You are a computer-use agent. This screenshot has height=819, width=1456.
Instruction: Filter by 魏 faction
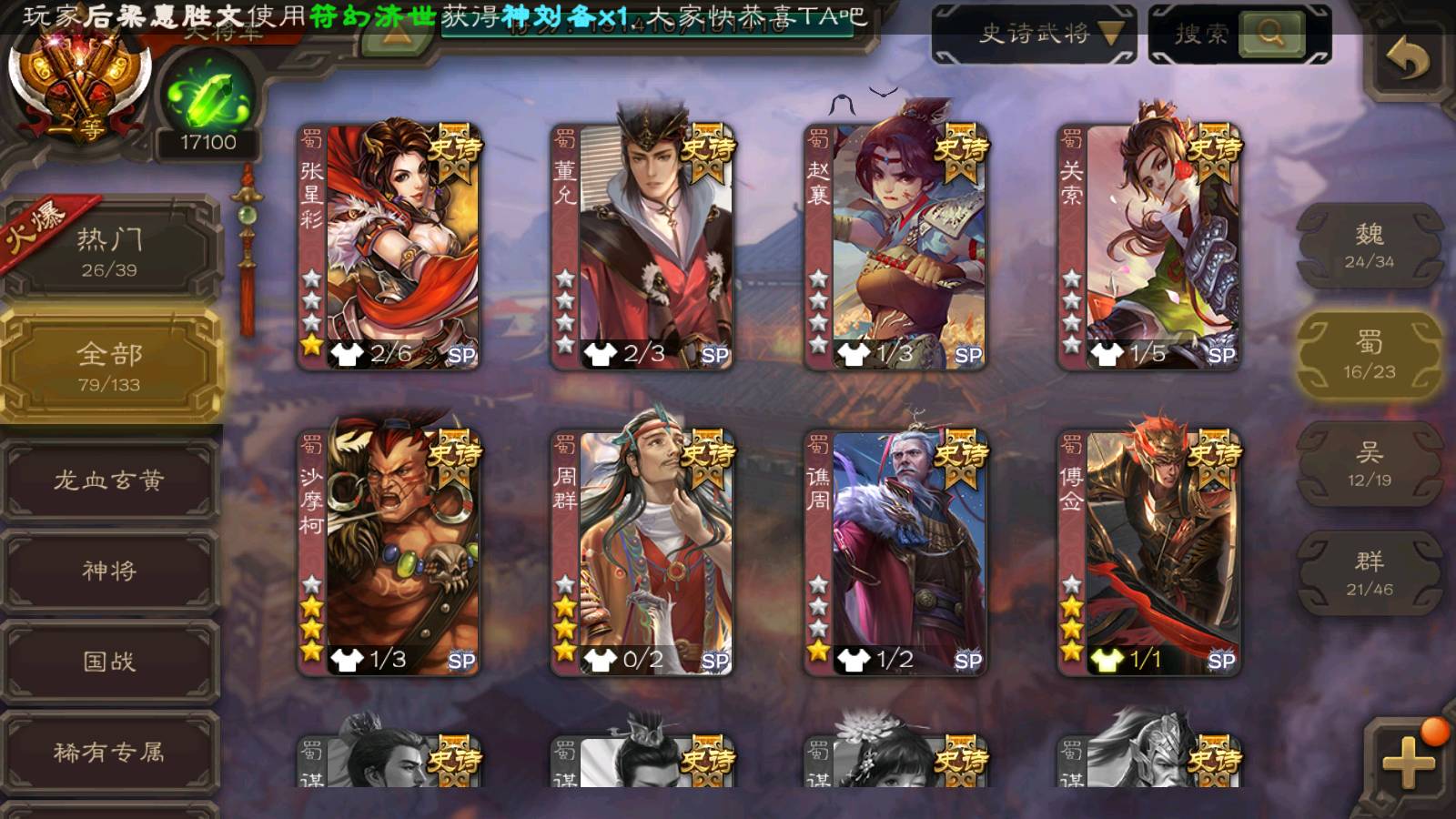tap(1369, 246)
